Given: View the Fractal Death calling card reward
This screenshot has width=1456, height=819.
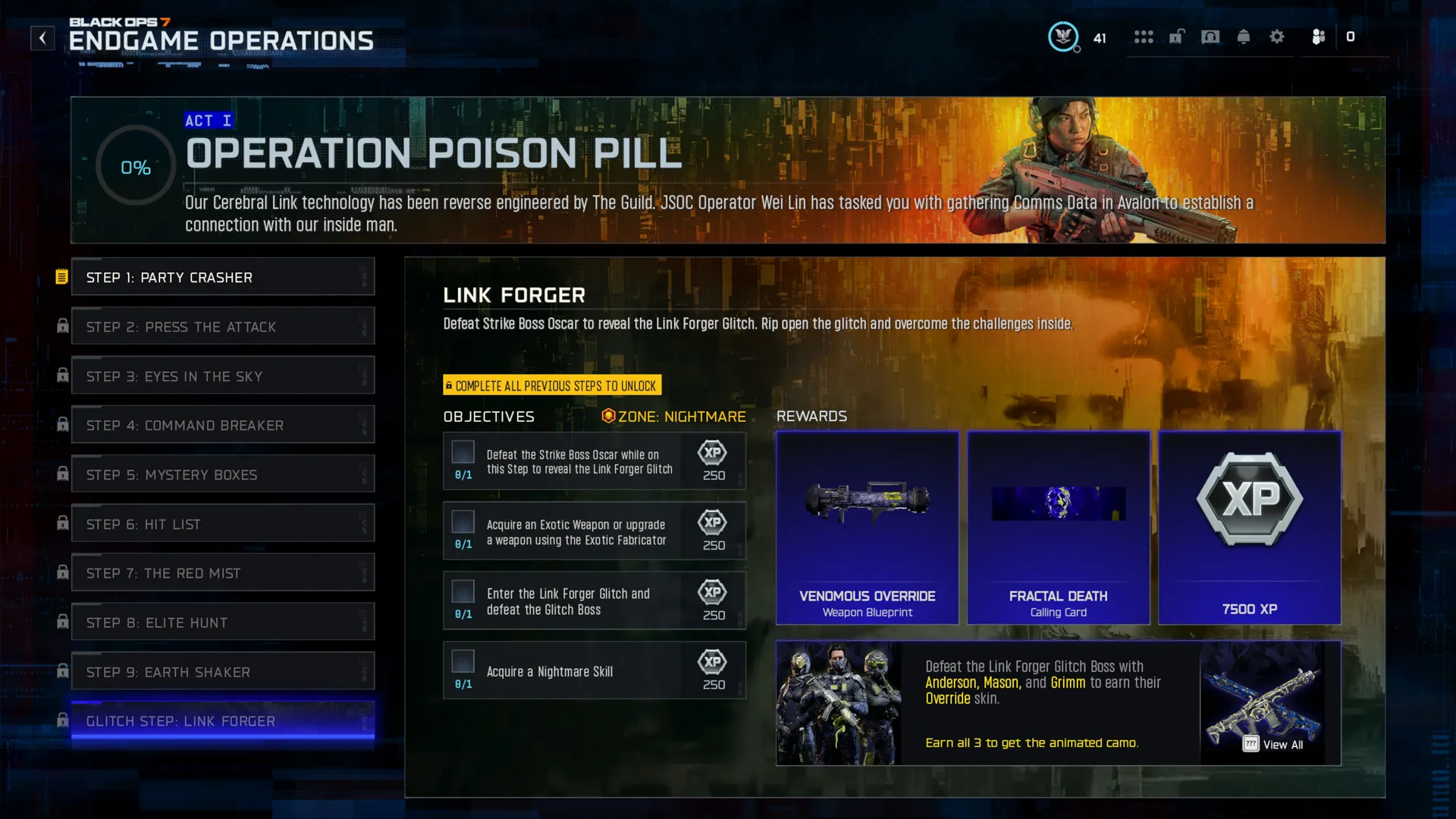Looking at the screenshot, I should (x=1058, y=528).
